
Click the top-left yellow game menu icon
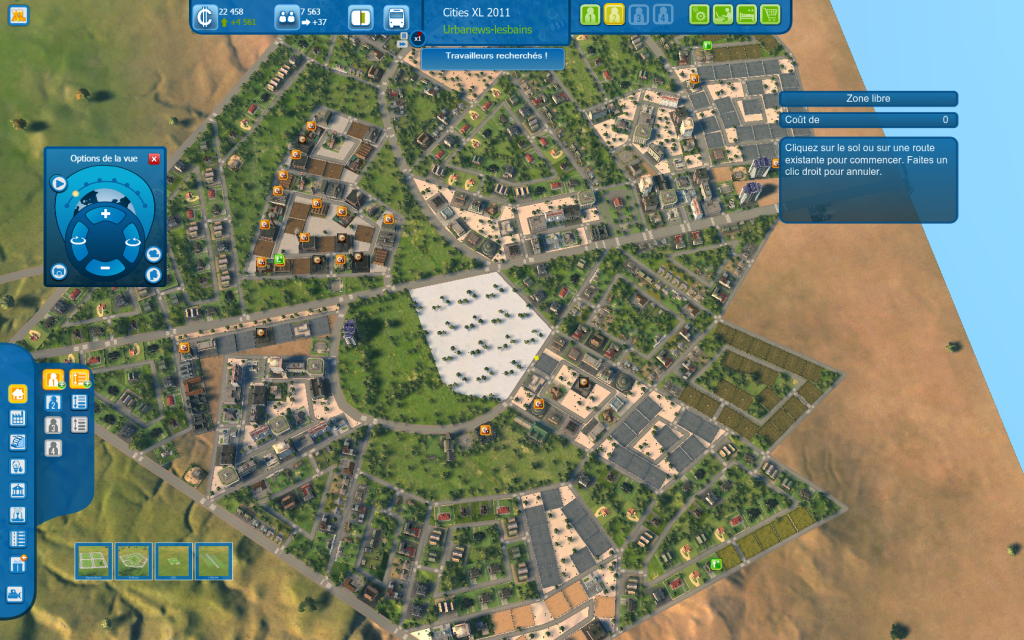coord(18,15)
